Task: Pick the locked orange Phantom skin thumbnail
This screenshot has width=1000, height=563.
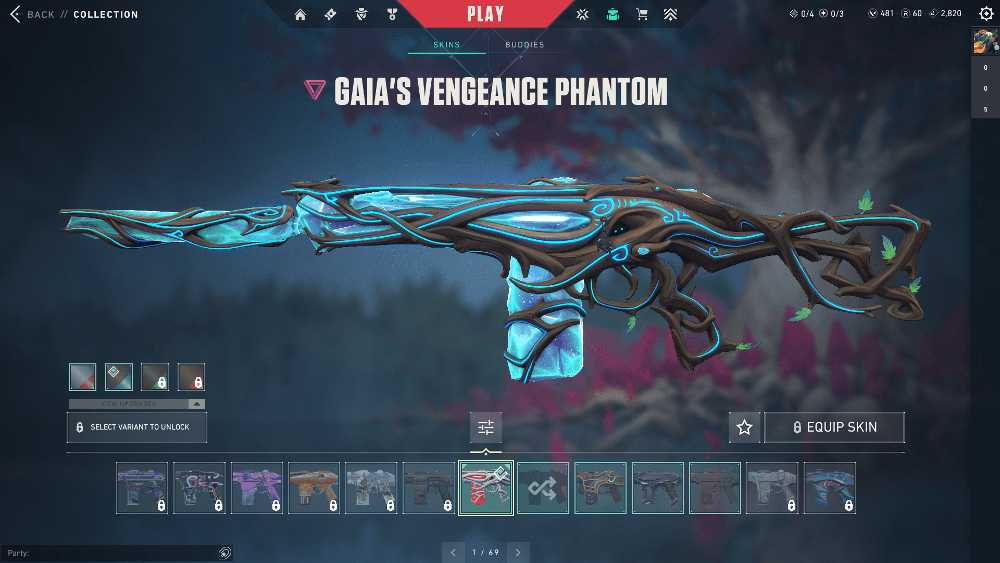Action: (314, 488)
